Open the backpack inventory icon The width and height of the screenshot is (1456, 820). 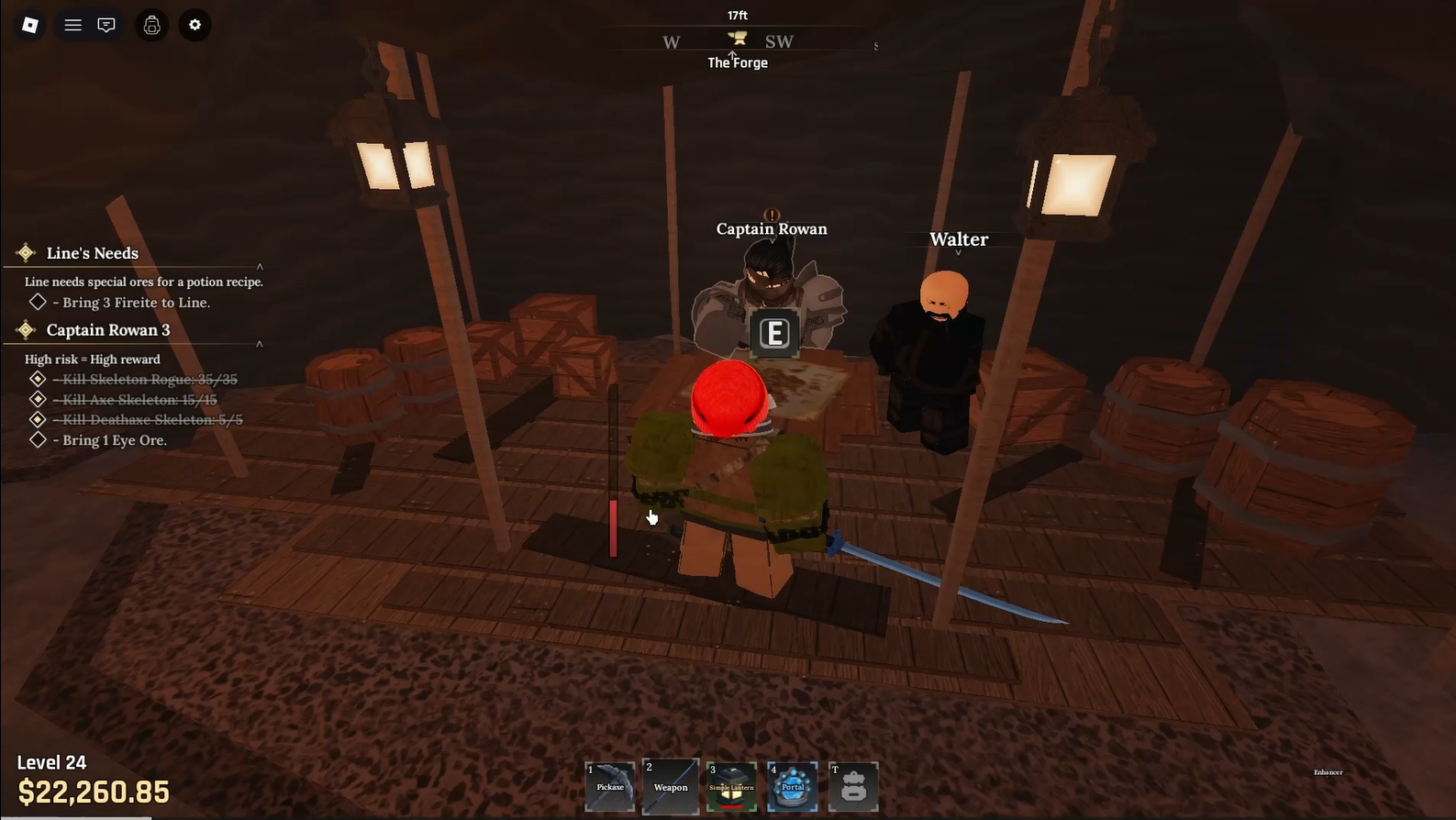[x=152, y=25]
